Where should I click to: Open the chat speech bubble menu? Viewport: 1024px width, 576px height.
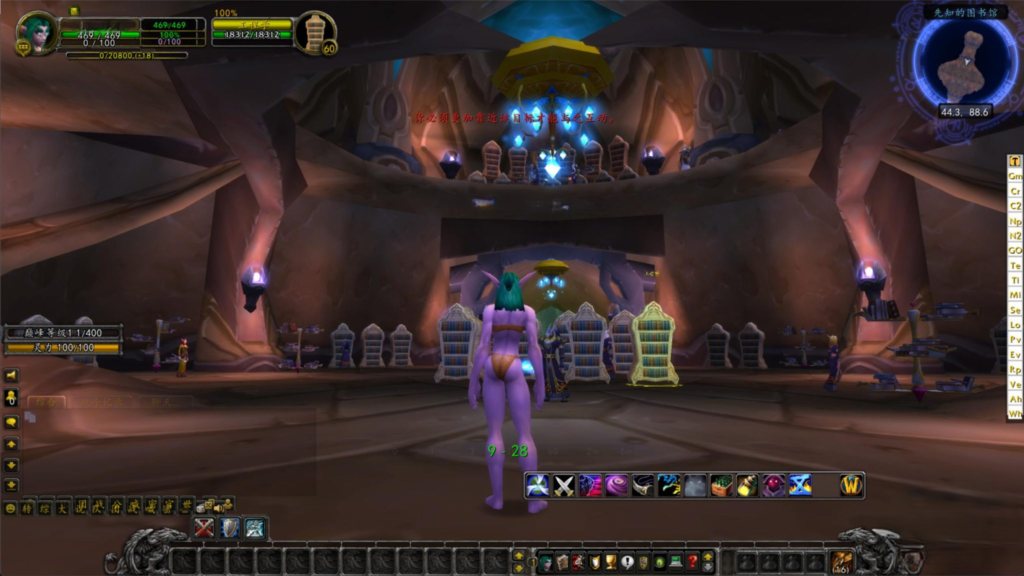coord(11,423)
